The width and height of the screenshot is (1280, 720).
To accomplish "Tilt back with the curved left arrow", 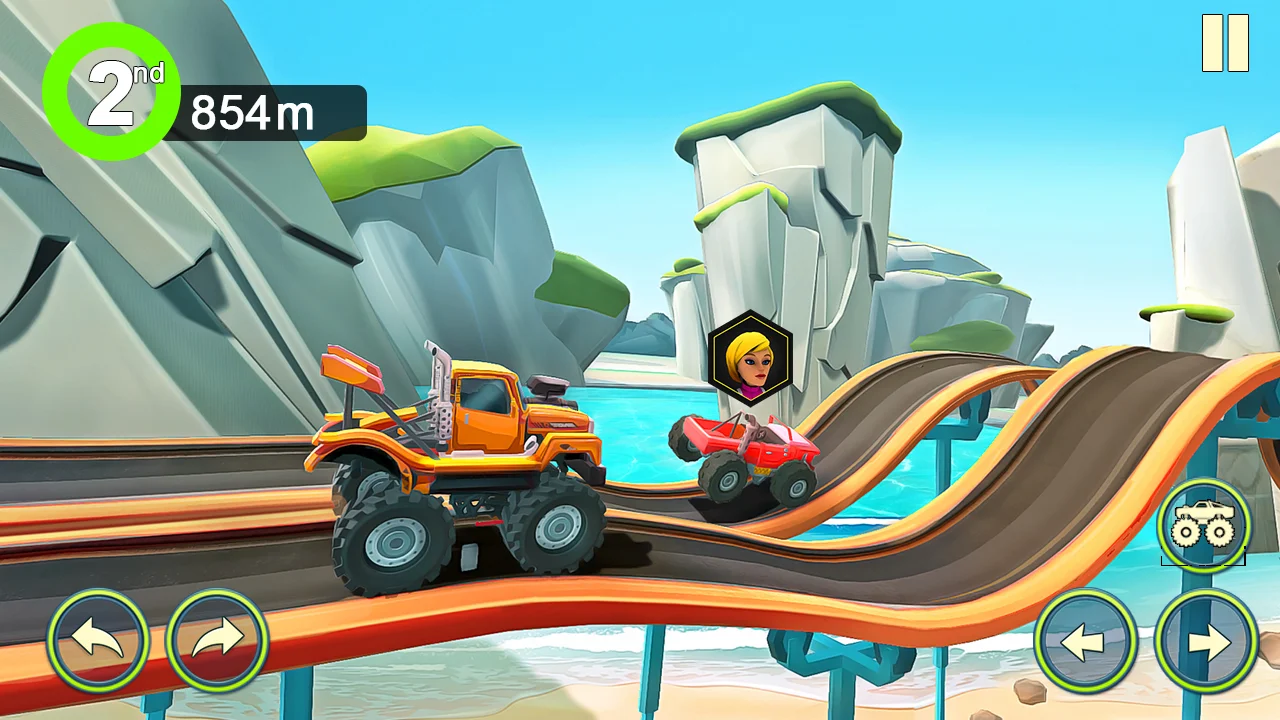I will pos(98,640).
